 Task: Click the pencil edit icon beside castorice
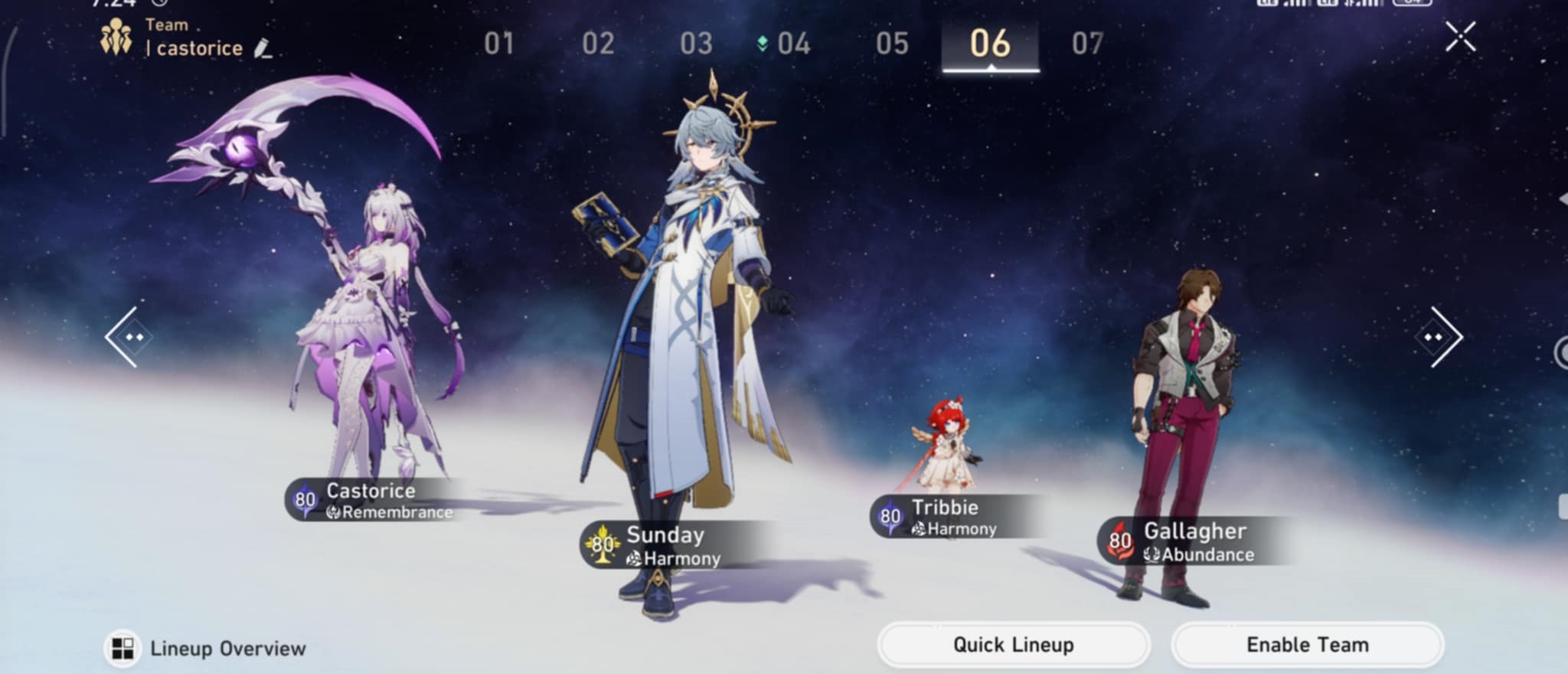point(264,50)
